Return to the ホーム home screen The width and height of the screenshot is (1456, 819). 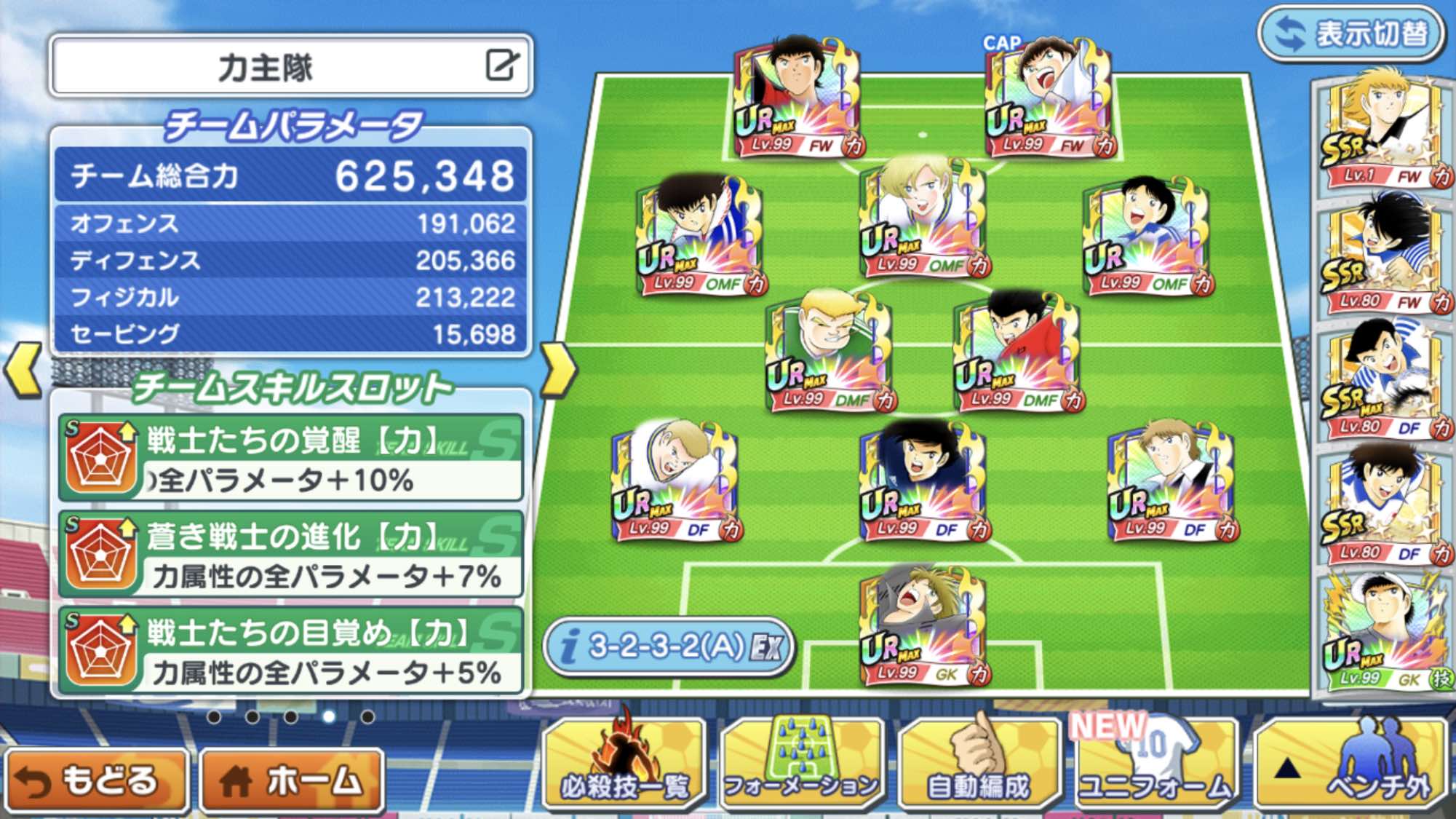[292, 780]
